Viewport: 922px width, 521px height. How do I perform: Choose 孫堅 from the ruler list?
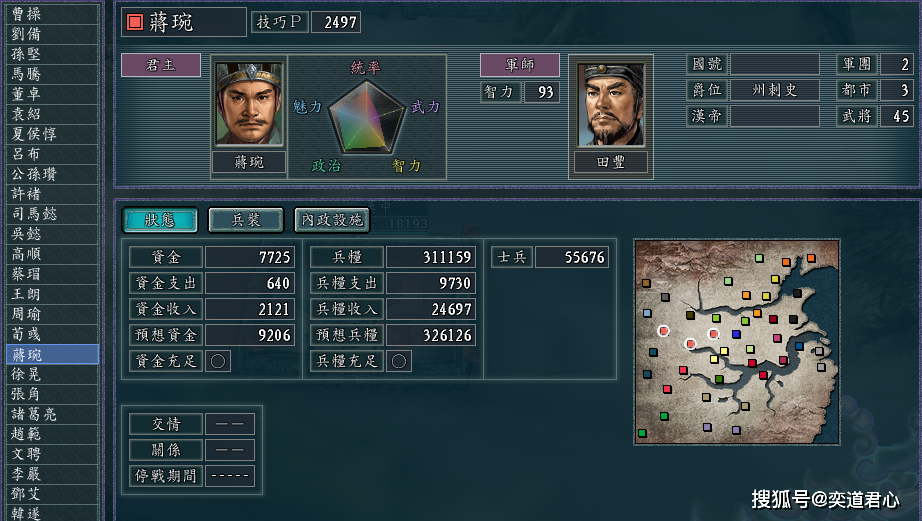pyautogui.click(x=50, y=53)
